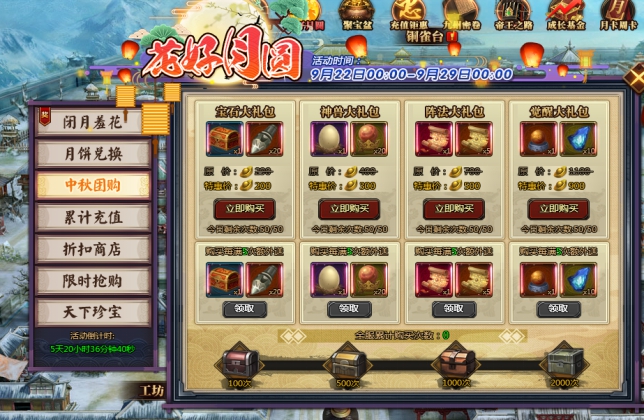Open the 累计充值 tab
Screen dimensions: 644x420
click(93, 216)
